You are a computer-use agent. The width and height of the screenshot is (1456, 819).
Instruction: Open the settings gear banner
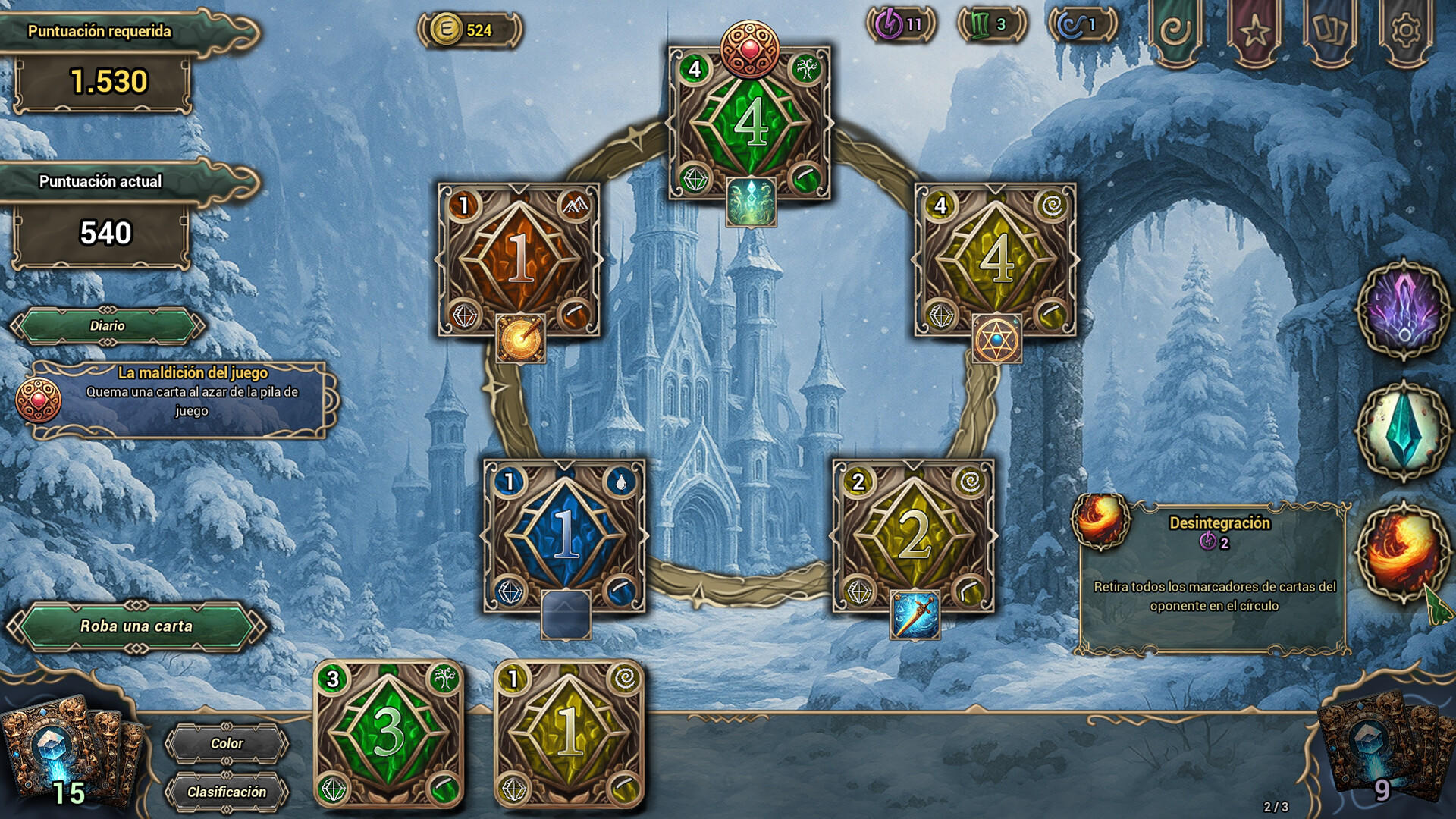tap(1406, 32)
